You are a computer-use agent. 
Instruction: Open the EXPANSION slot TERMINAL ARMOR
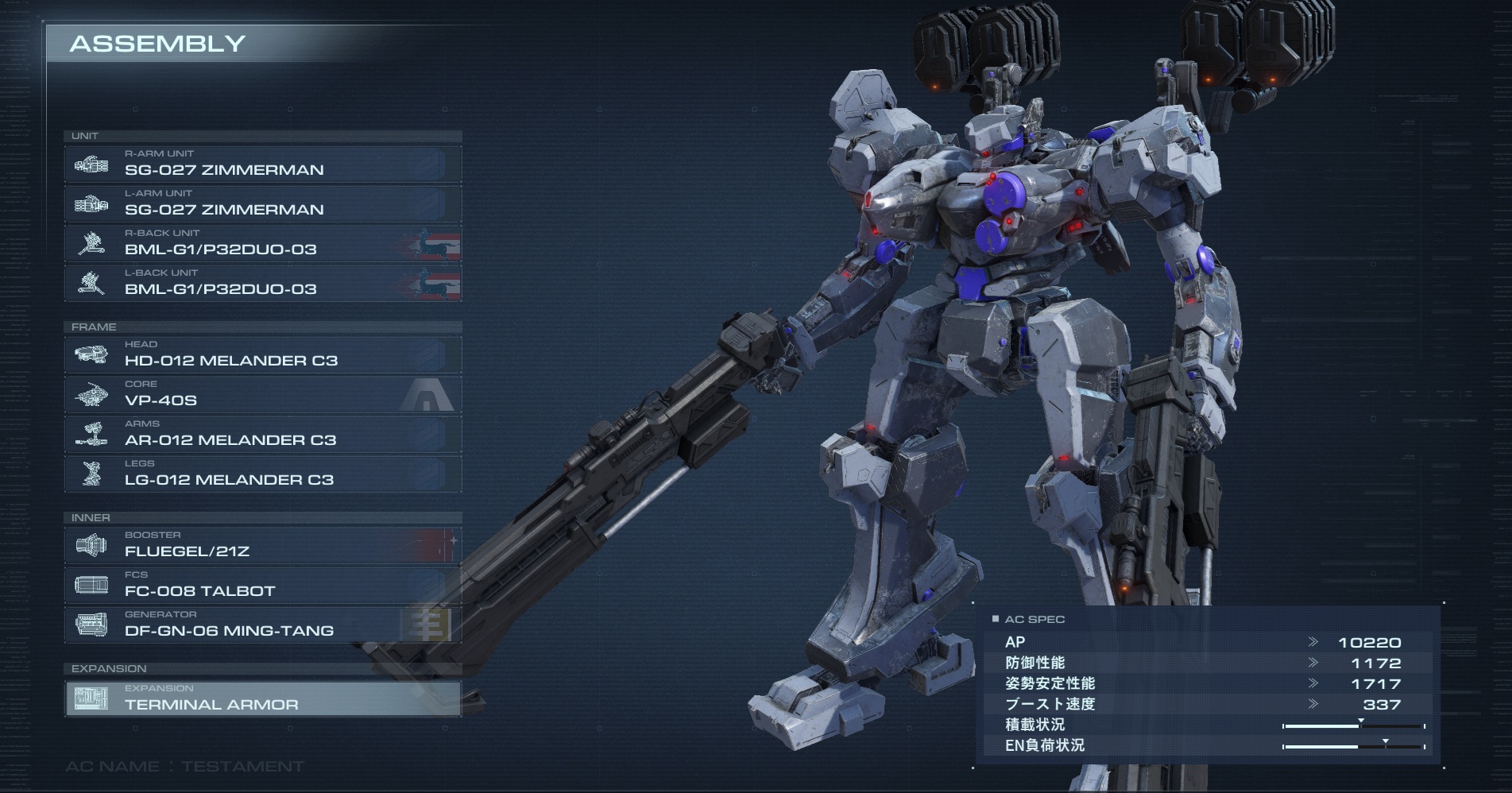pos(262,699)
